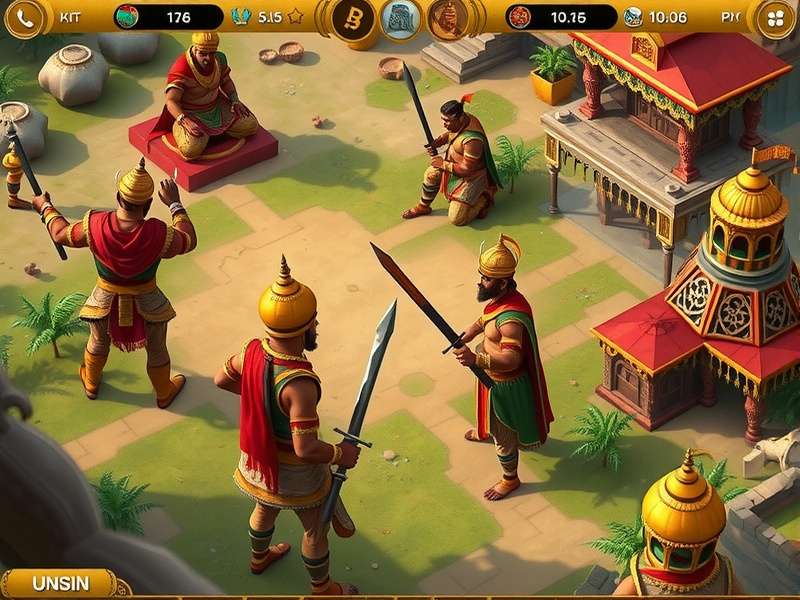The image size is (800, 600).
Task: Open the round B emblem button
Action: click(352, 19)
